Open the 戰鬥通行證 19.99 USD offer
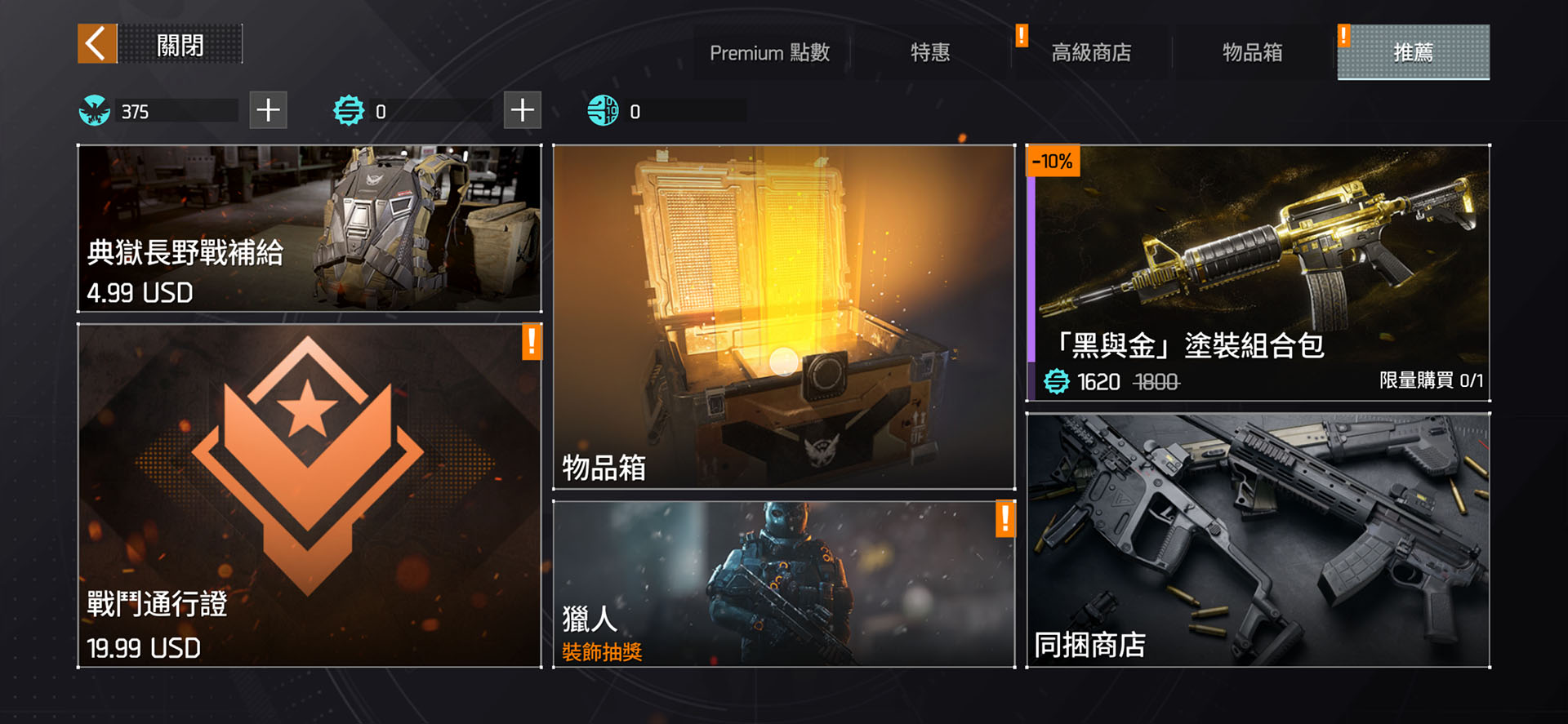 (309, 495)
